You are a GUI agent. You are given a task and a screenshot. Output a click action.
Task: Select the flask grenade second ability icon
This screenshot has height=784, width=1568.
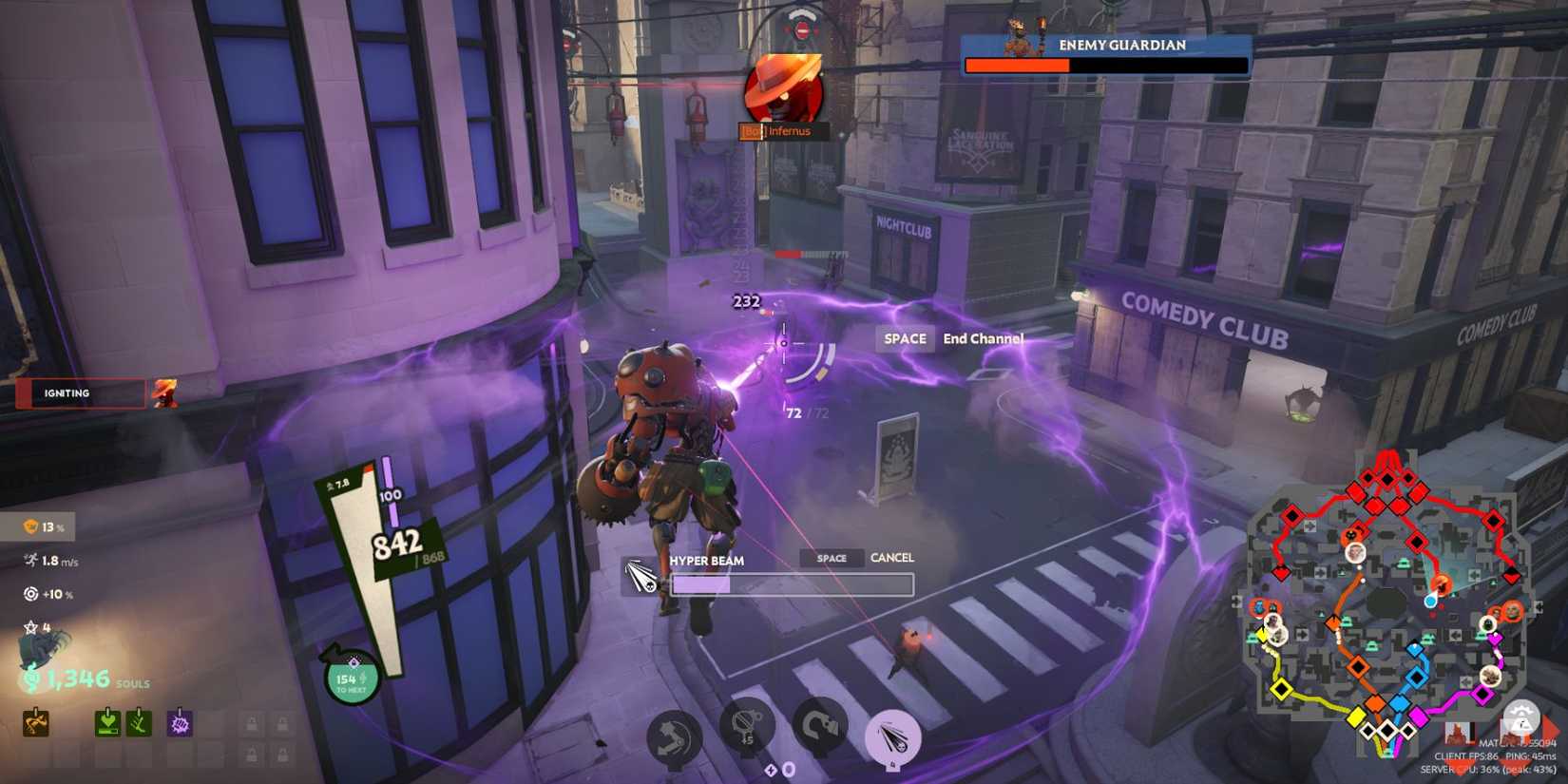pyautogui.click(x=746, y=724)
